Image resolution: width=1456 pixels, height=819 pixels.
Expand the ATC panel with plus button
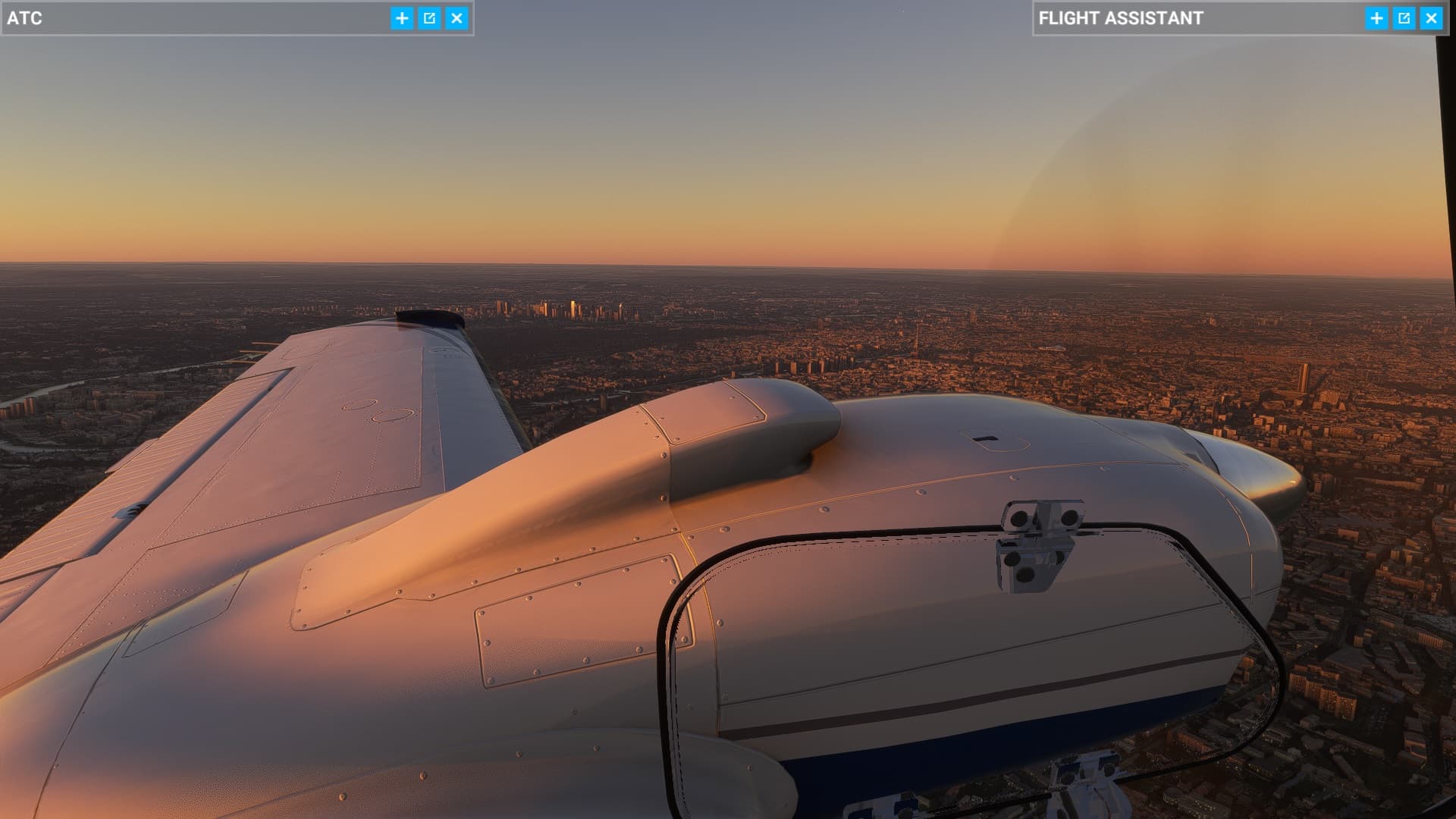tap(402, 18)
